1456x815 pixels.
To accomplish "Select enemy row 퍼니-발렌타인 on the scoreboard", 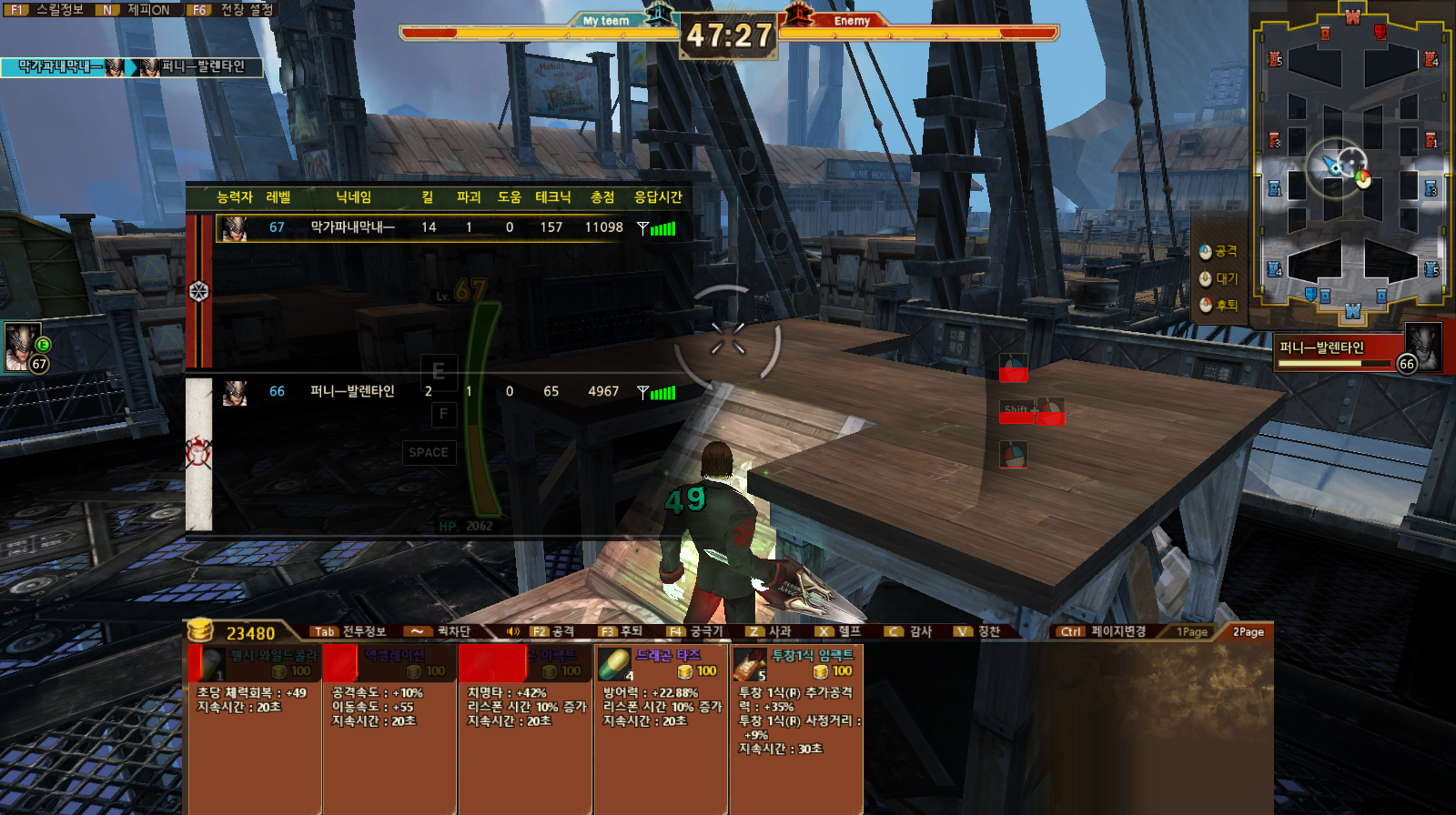I will pos(446,391).
